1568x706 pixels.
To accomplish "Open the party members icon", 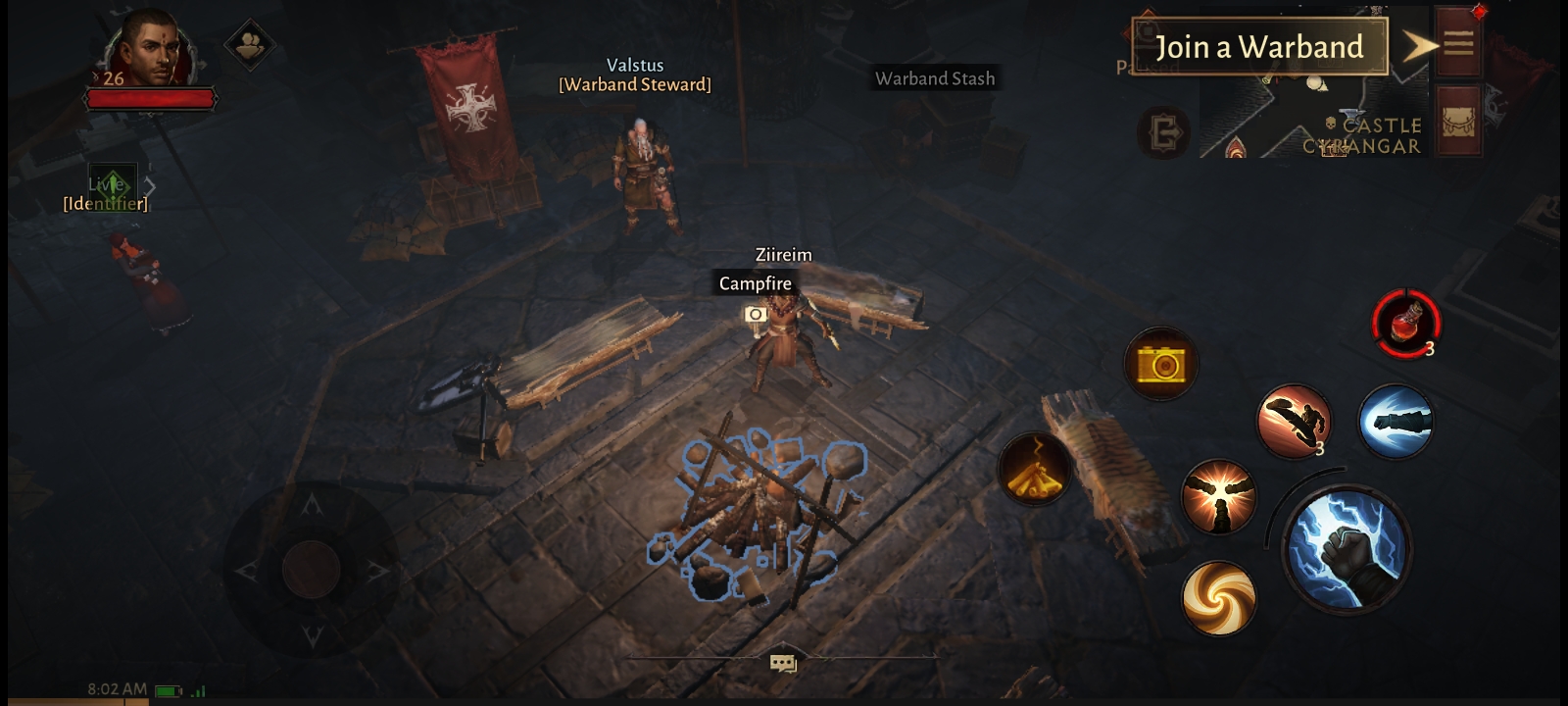I will pos(250,44).
